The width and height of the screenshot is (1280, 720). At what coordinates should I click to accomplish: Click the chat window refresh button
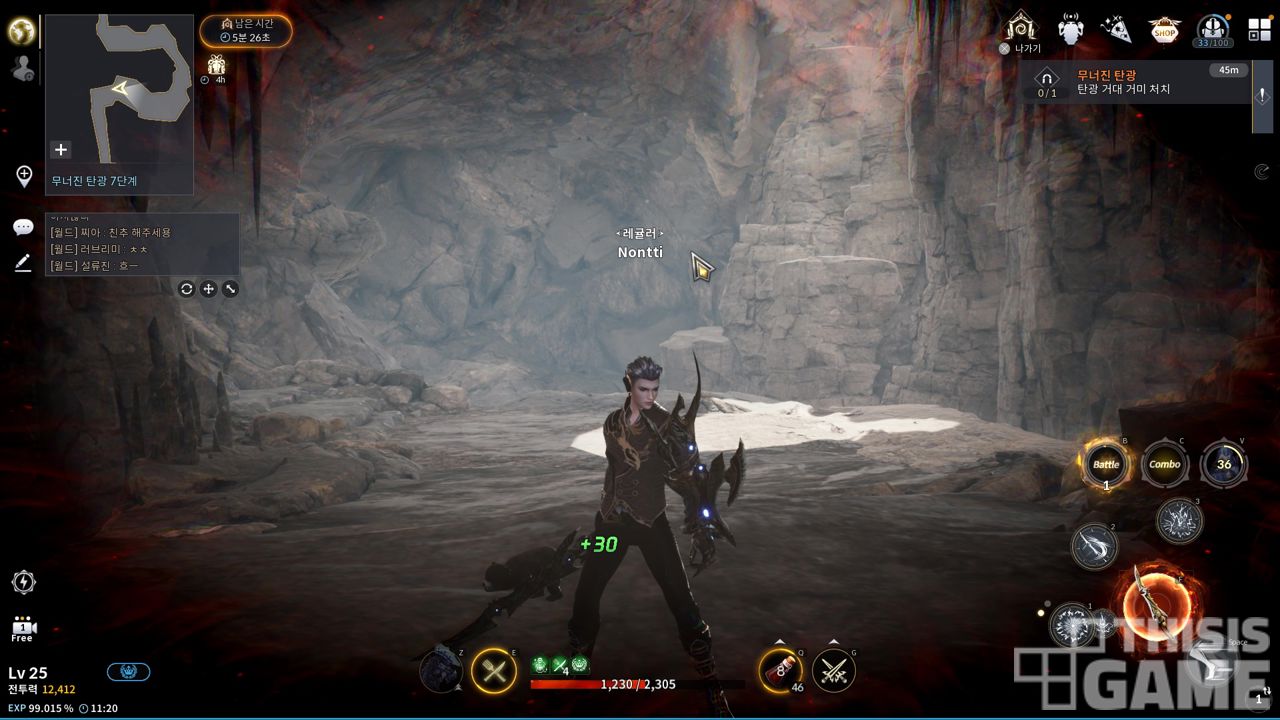186,289
